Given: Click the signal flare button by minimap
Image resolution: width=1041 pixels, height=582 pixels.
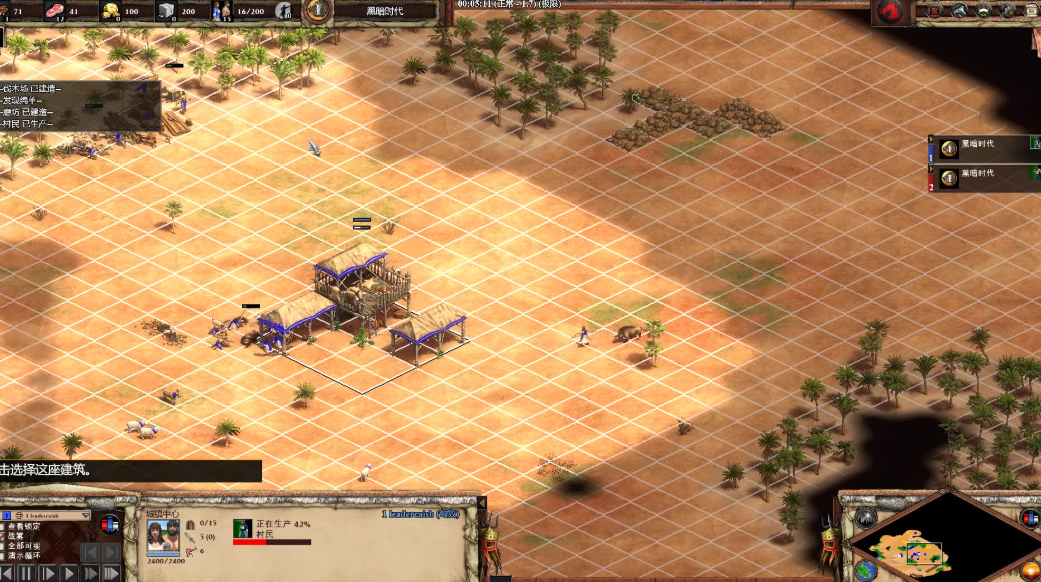Looking at the screenshot, I should [866, 518].
